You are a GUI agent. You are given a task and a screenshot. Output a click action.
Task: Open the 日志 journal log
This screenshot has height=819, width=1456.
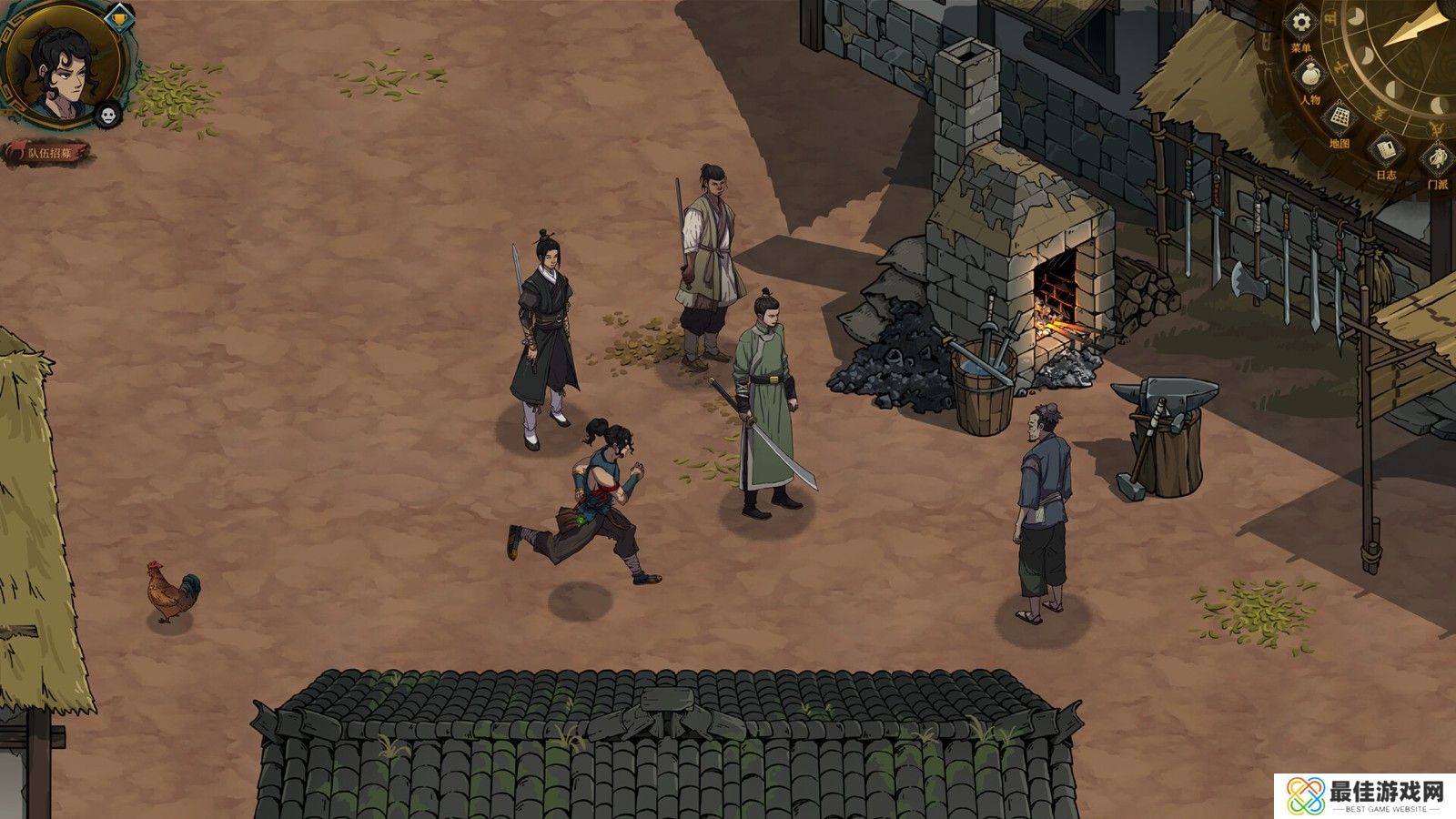(x=1386, y=149)
